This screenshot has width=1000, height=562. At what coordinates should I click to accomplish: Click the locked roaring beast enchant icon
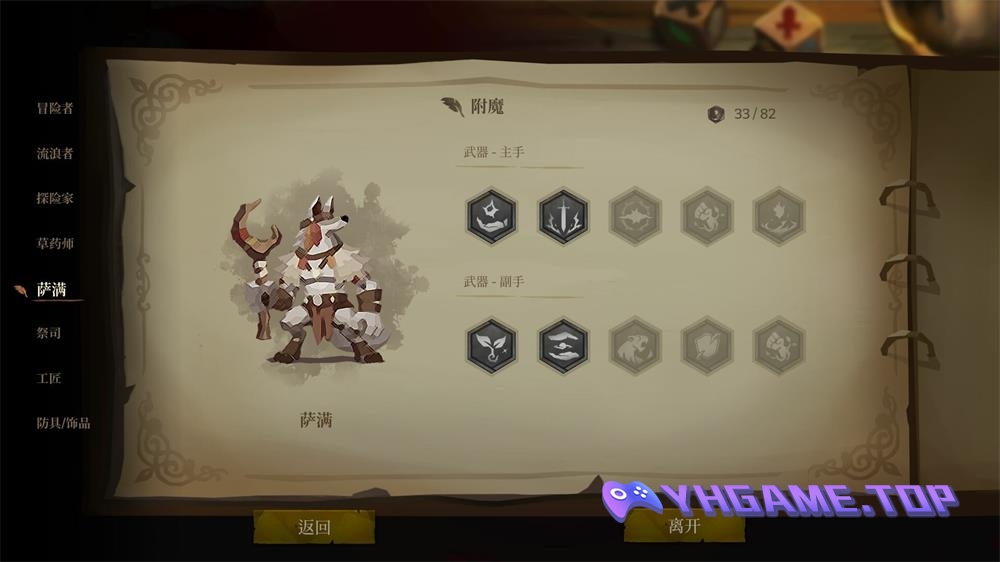(635, 345)
